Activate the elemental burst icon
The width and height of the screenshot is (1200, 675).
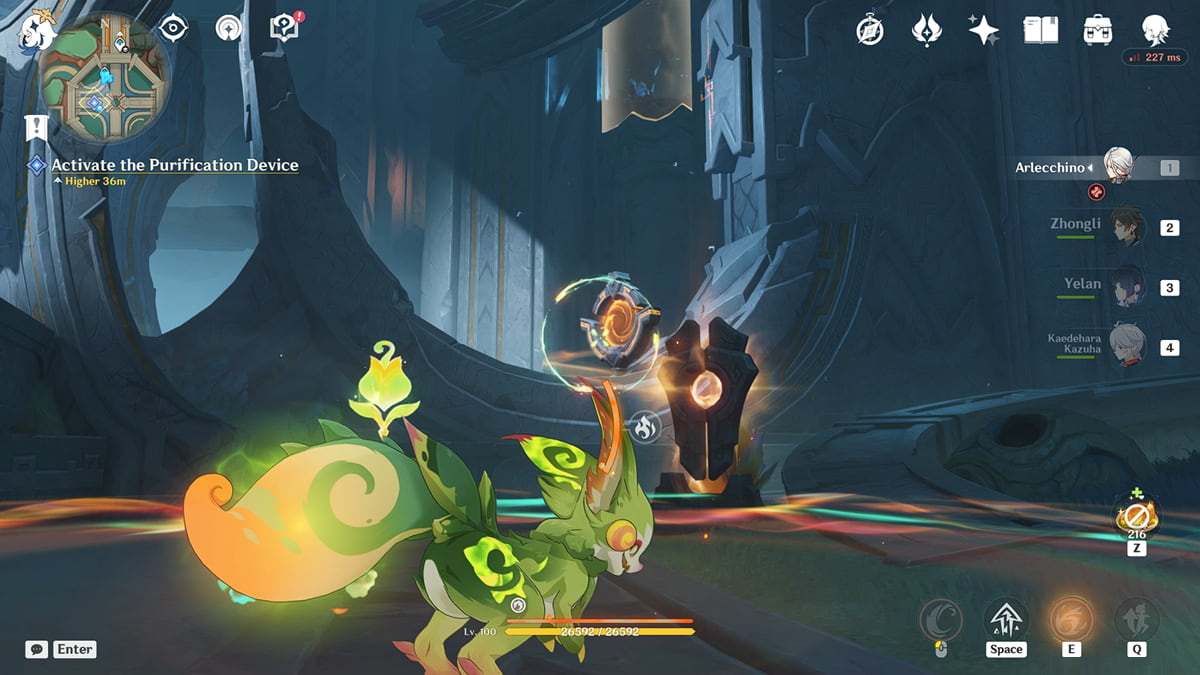coord(1136,620)
